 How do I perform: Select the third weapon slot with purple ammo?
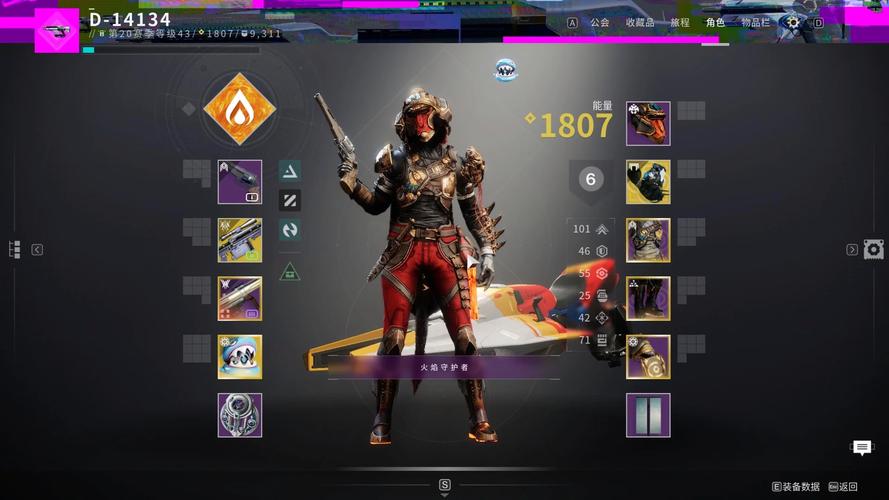pyautogui.click(x=240, y=298)
